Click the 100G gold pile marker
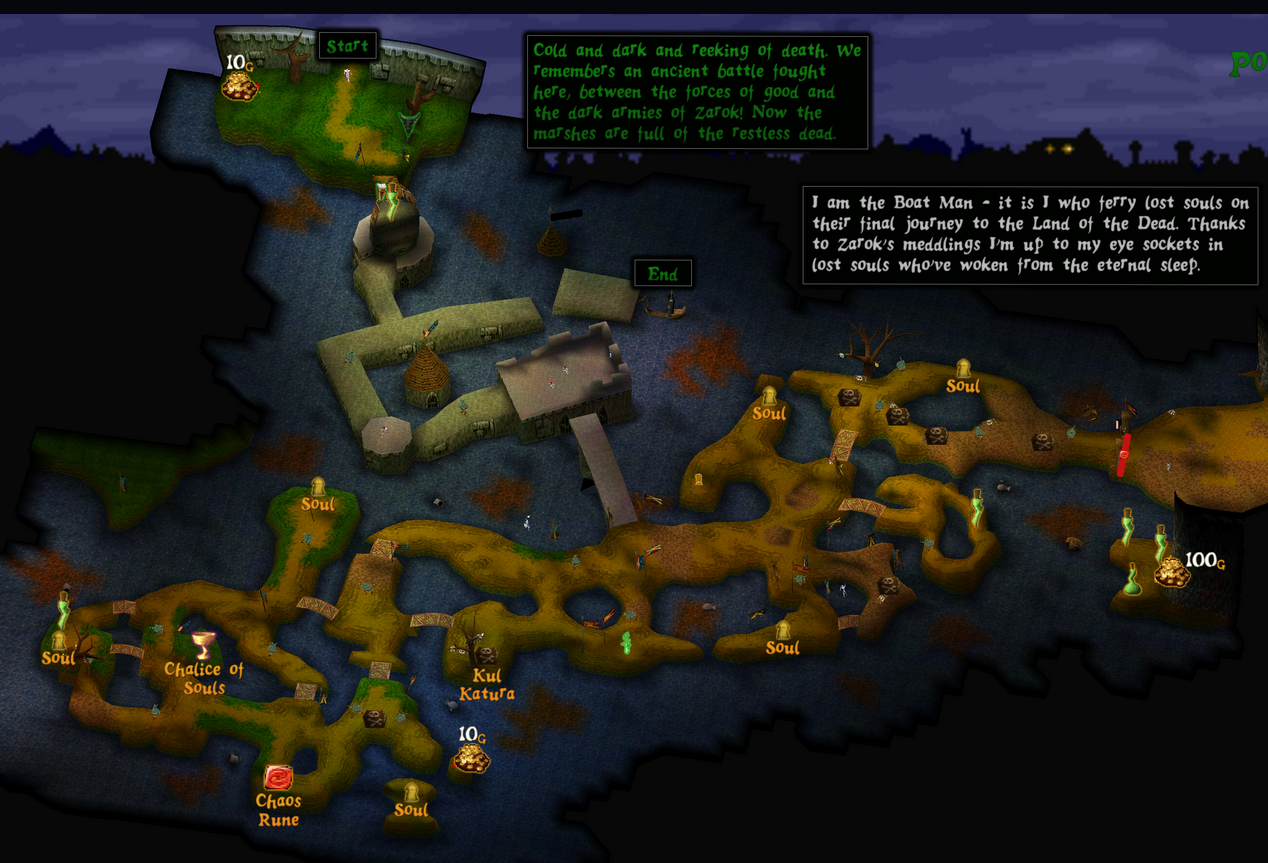1268x863 pixels. click(1172, 572)
